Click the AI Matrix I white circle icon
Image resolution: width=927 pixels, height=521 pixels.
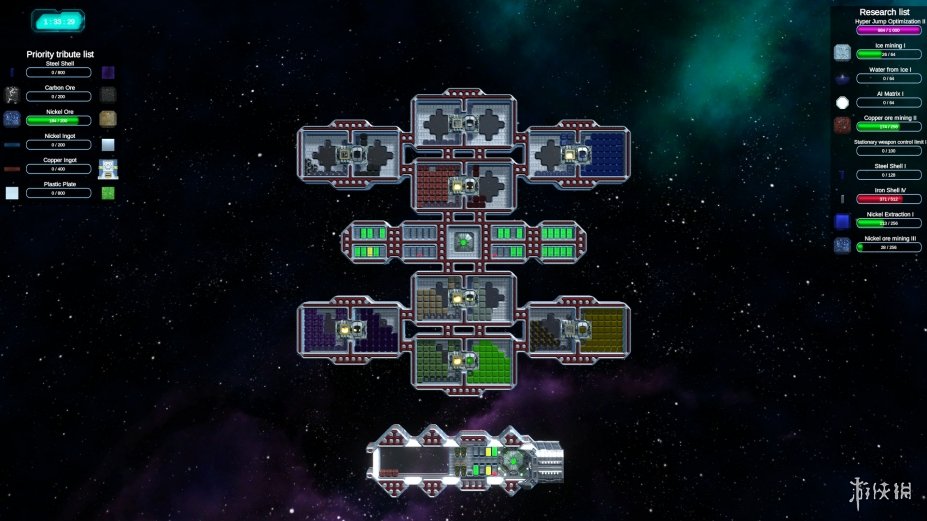coord(843,102)
